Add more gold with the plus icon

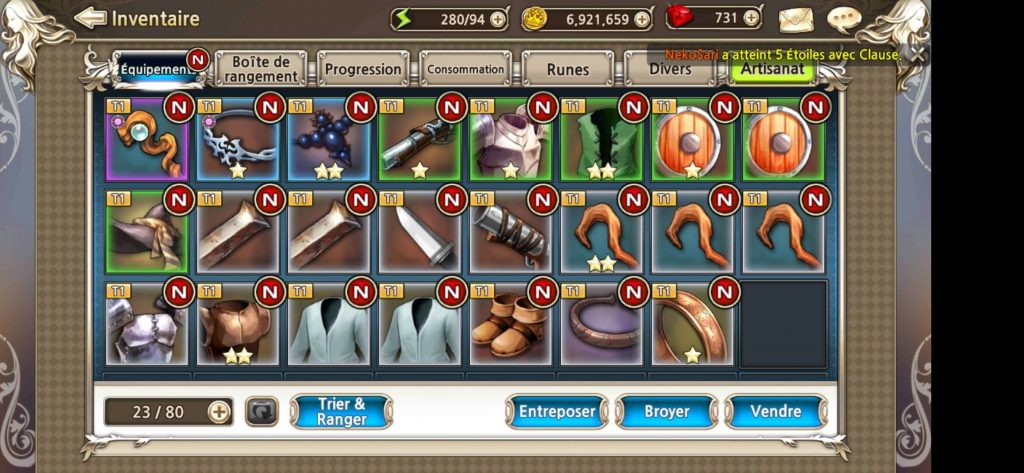coord(641,18)
